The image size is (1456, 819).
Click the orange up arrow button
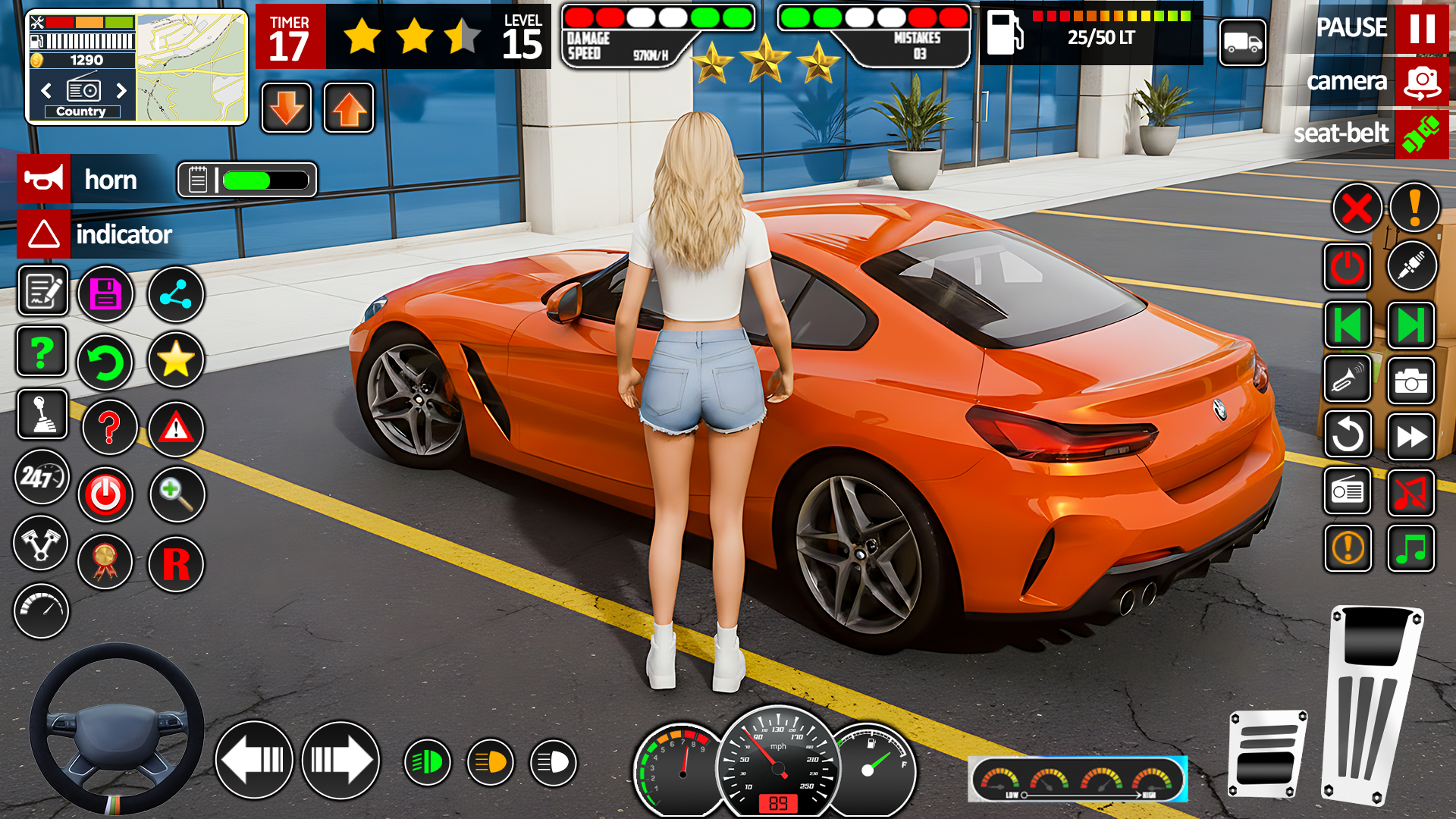(x=349, y=108)
